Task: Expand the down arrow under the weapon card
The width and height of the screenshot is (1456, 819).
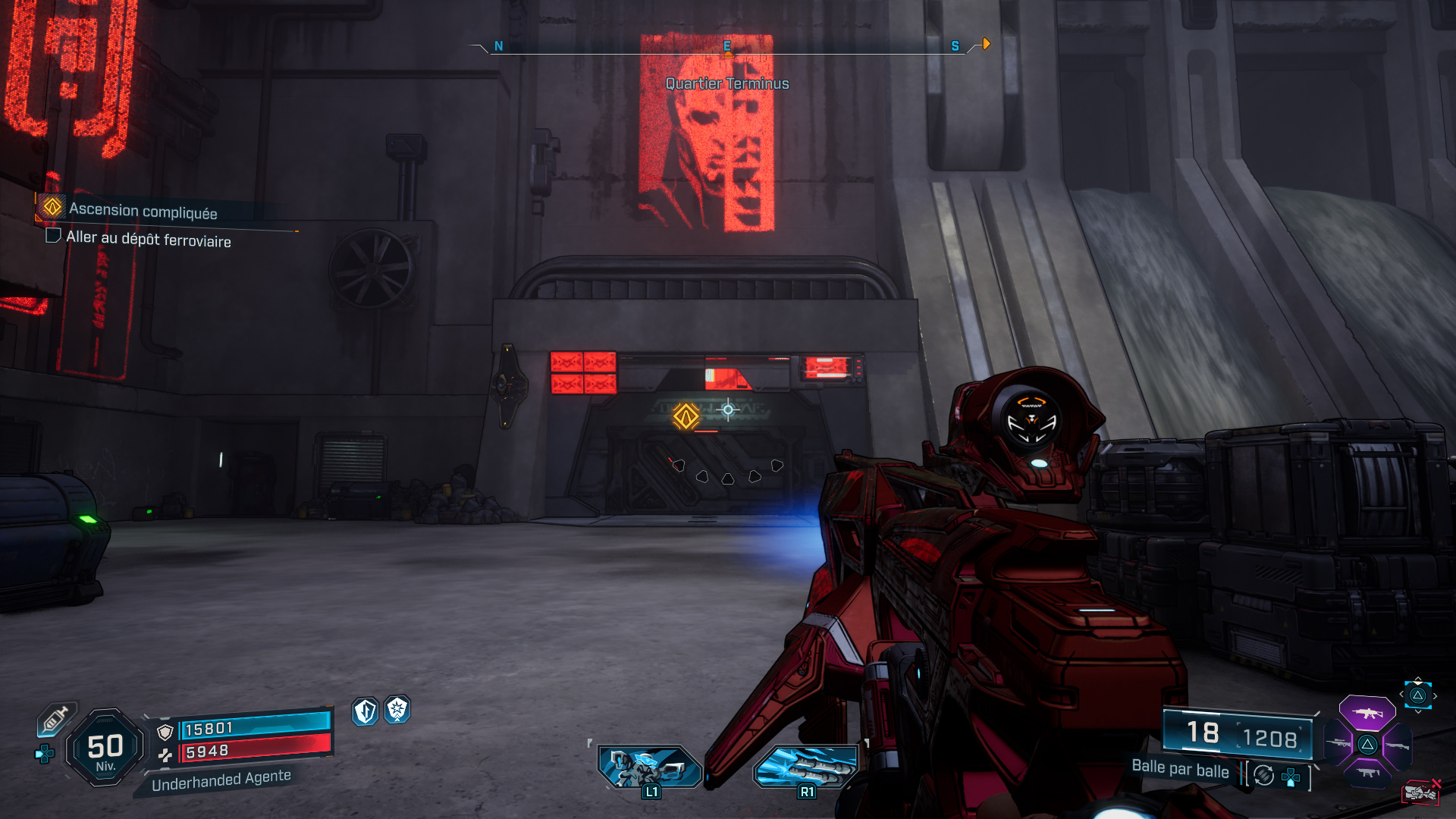Action: 1418,711
